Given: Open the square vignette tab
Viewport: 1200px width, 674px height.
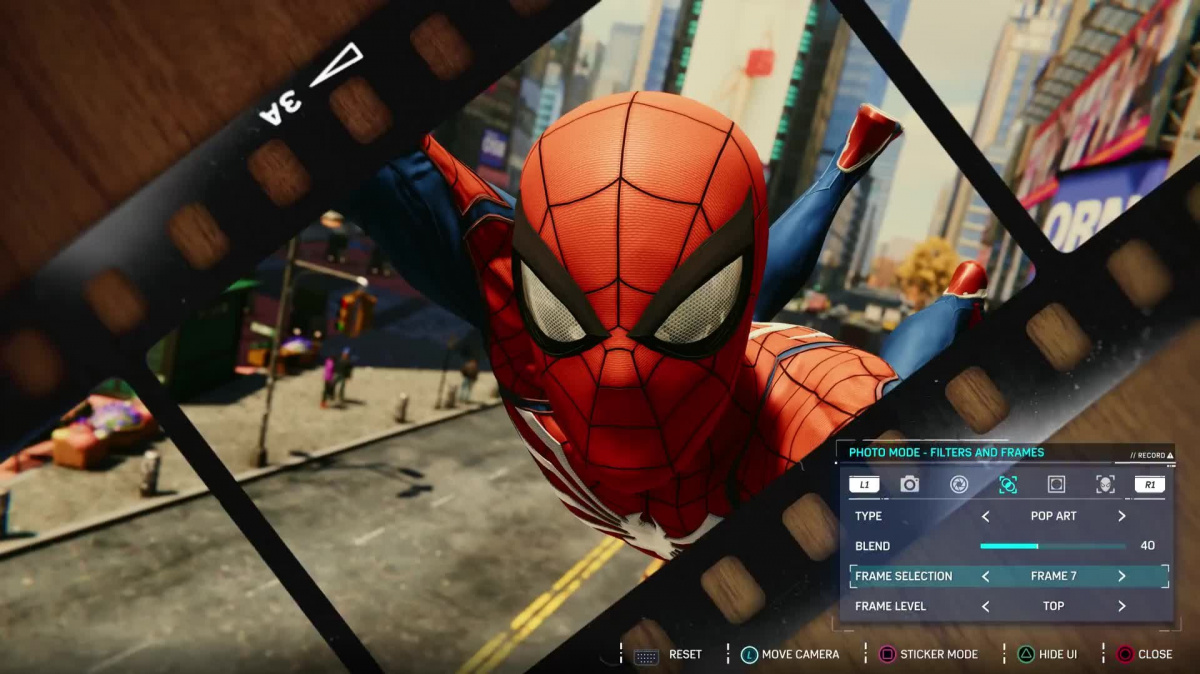Looking at the screenshot, I should point(1056,485).
